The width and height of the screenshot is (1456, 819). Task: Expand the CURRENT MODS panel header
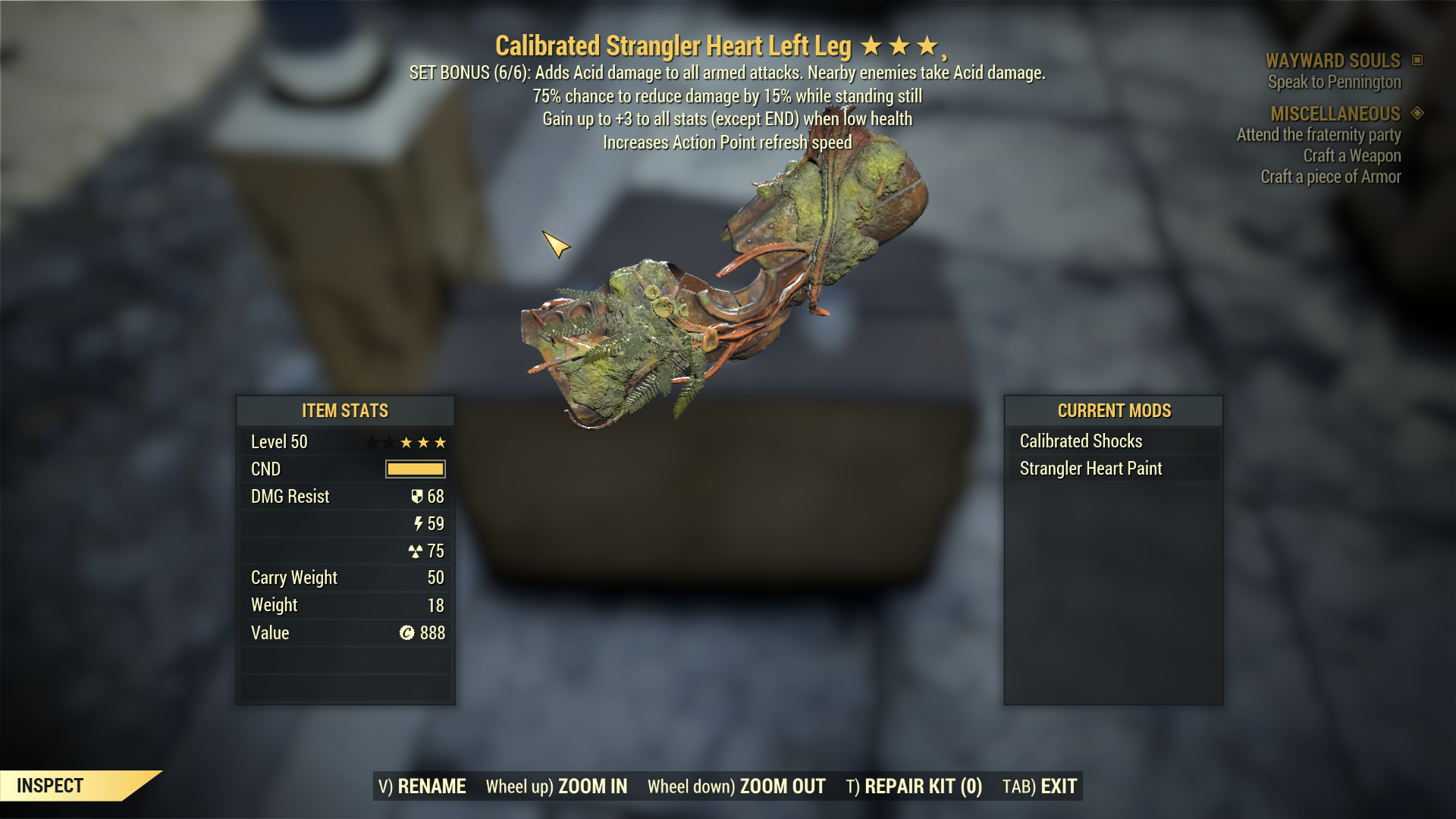point(1113,411)
